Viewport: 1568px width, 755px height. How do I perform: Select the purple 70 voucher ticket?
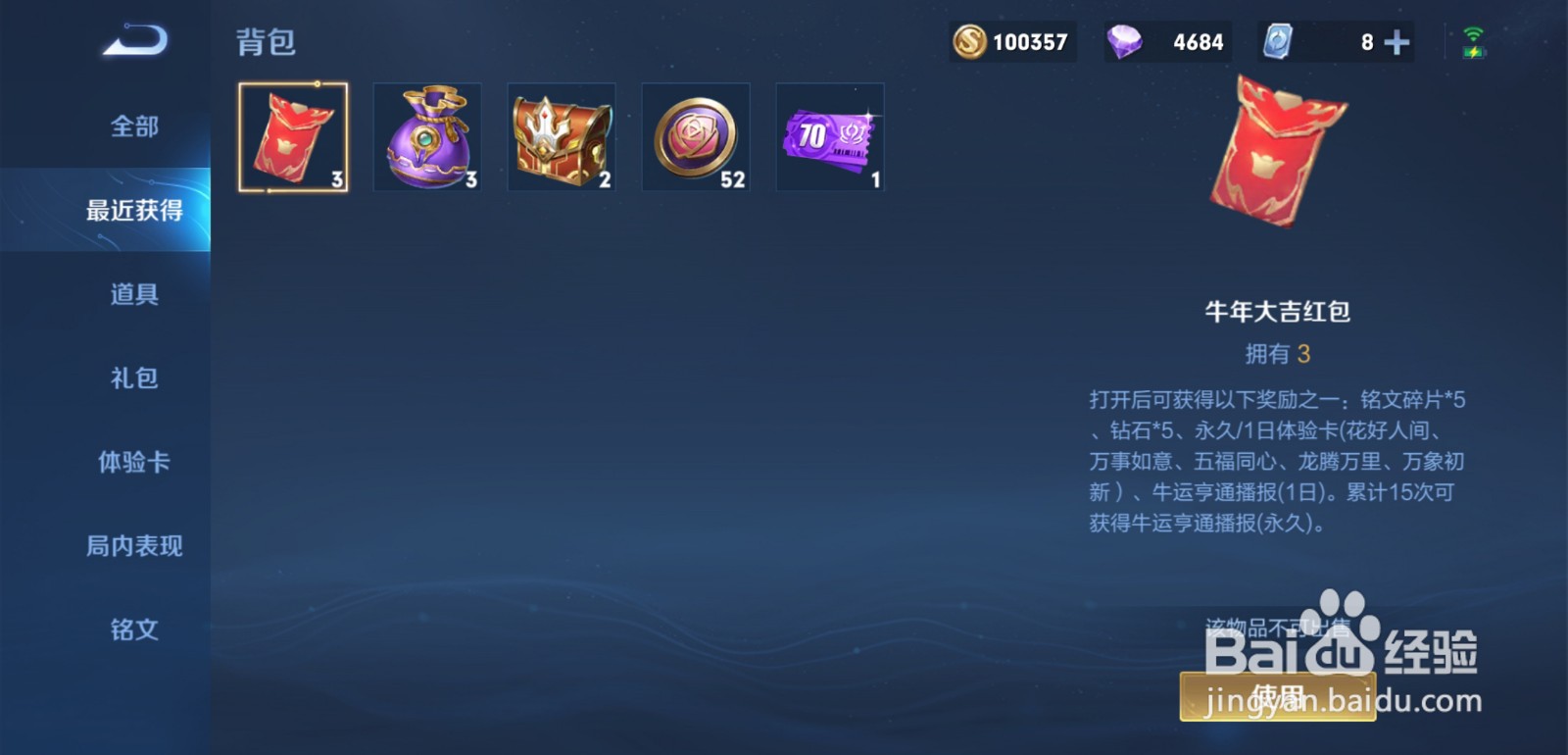click(x=830, y=137)
